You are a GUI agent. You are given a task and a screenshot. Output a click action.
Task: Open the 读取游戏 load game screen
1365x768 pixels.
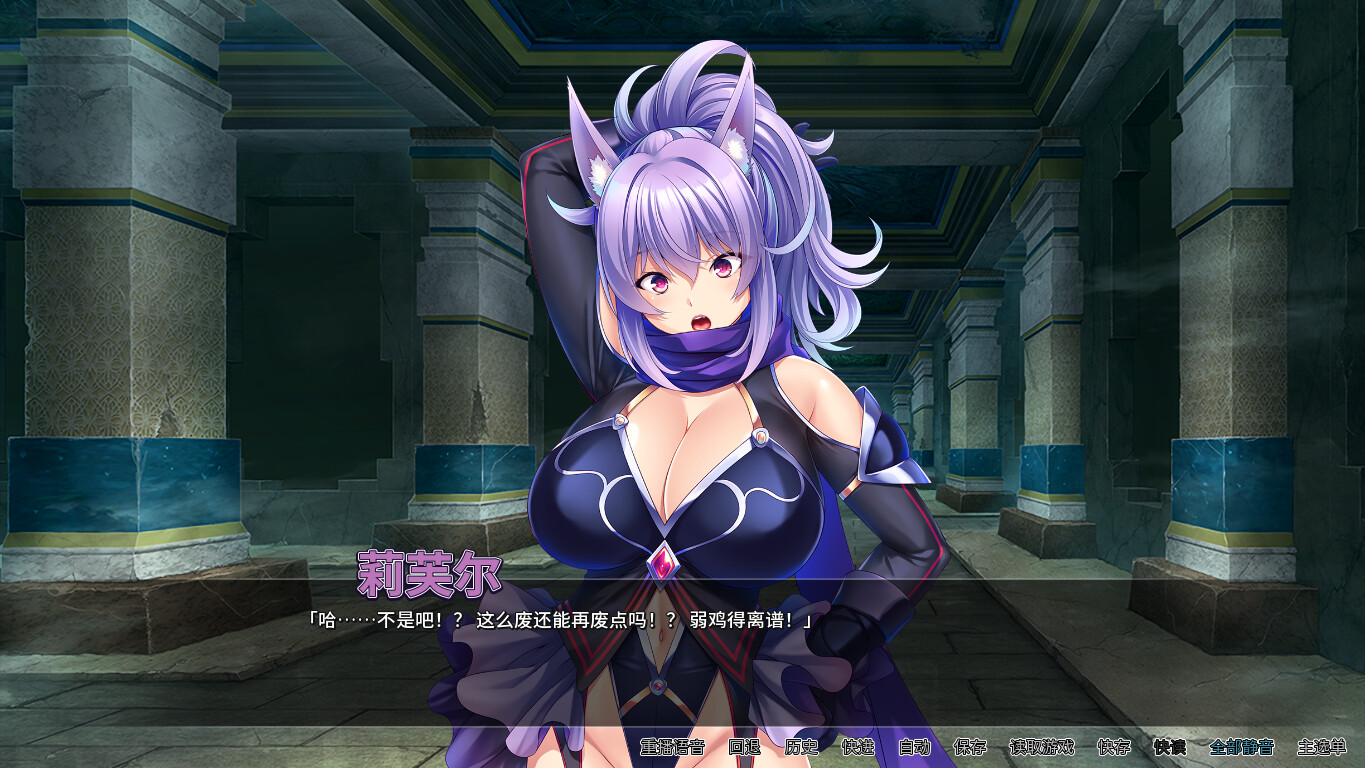tap(1043, 745)
